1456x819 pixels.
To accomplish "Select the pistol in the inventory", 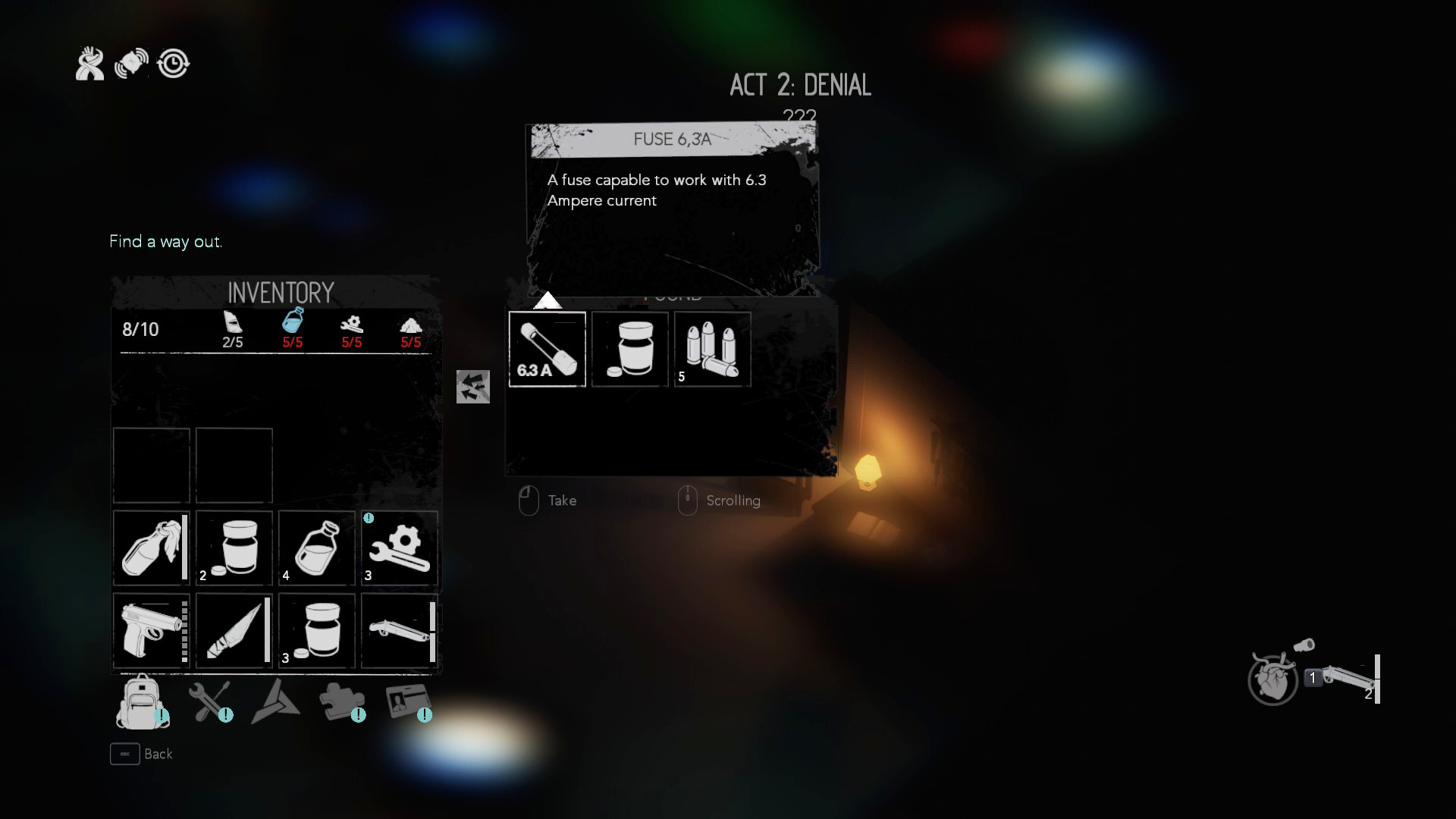I will point(149,631).
